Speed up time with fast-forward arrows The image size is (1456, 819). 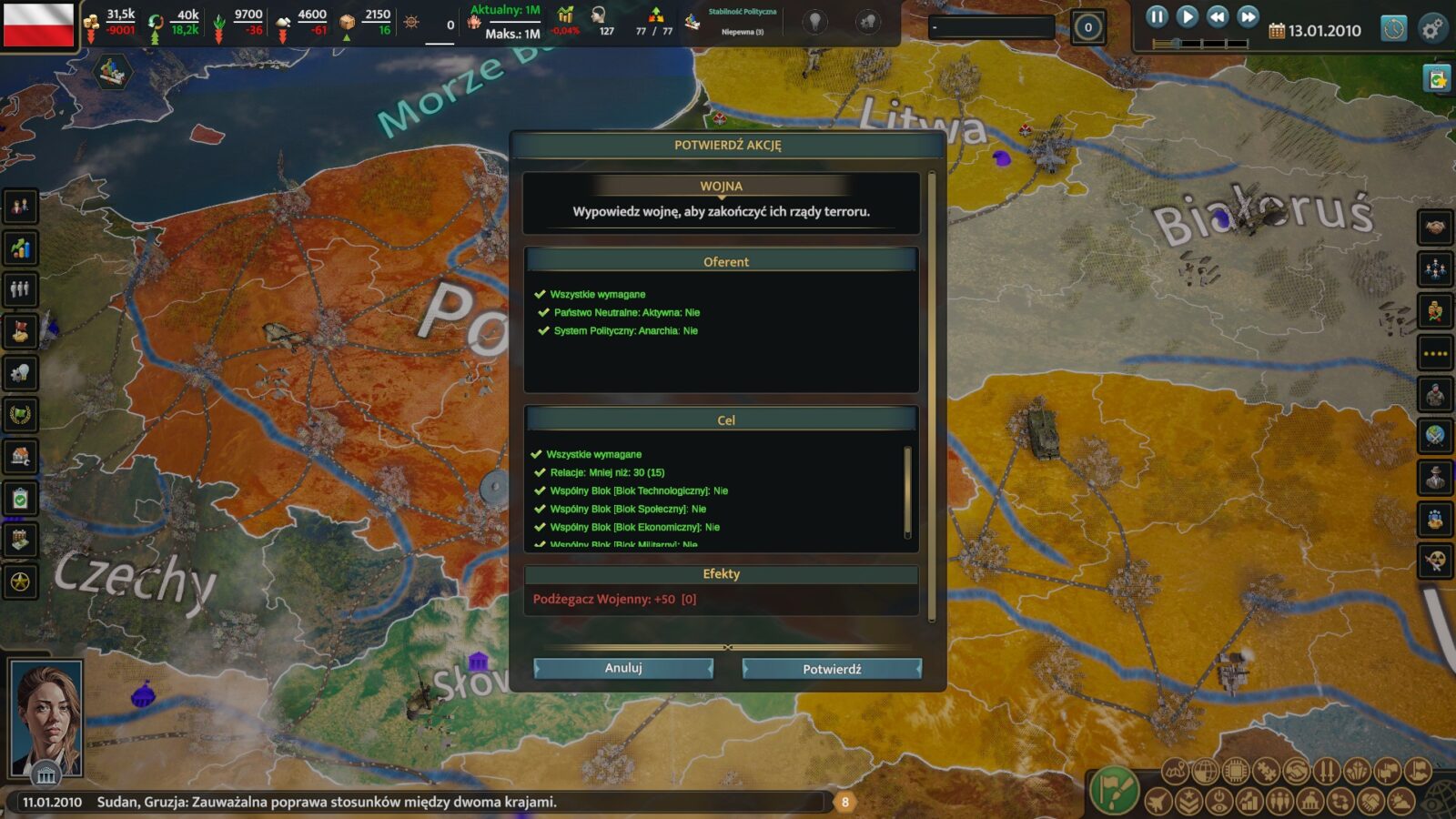[1249, 16]
